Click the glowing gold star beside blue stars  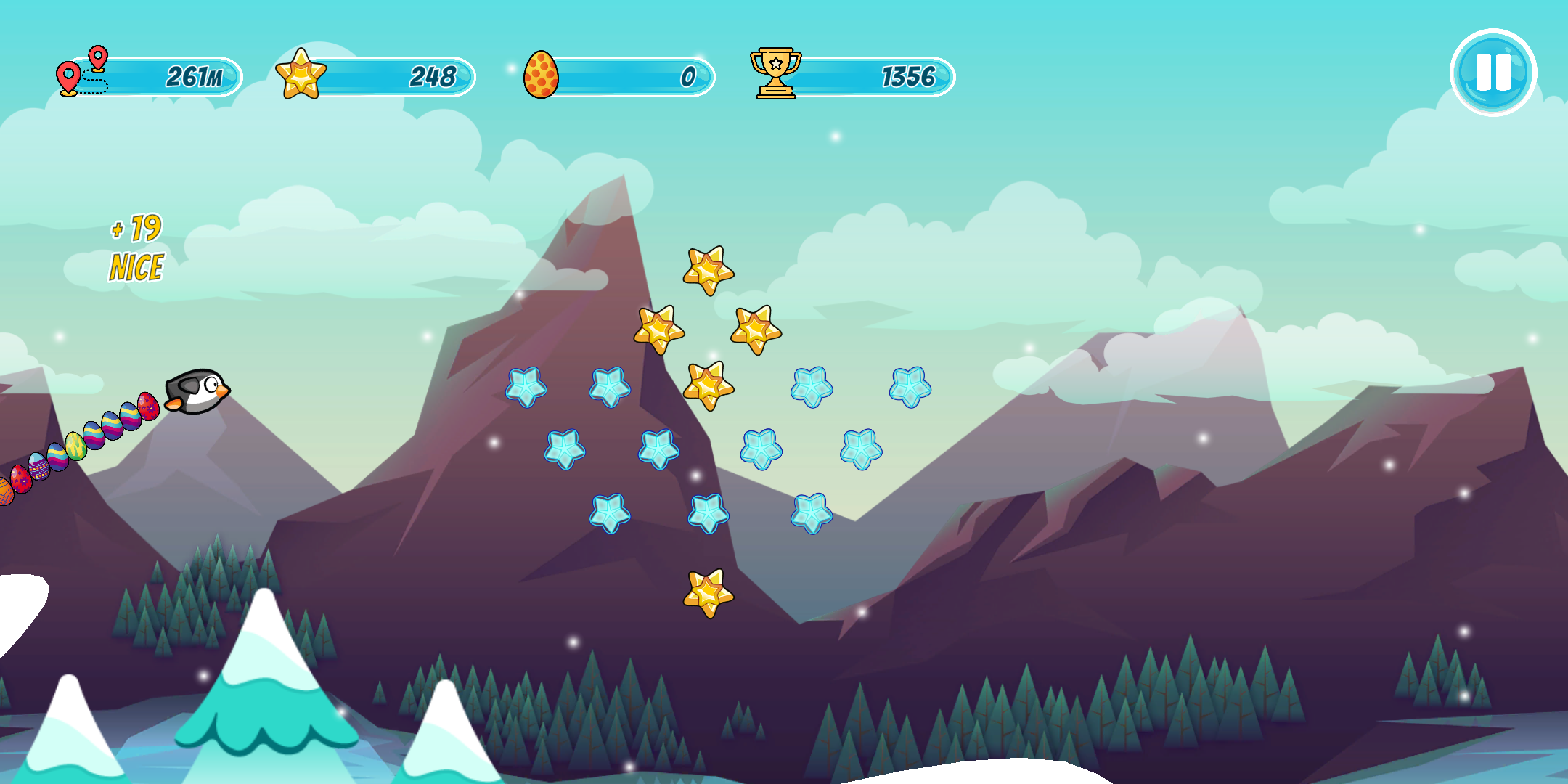pyautogui.click(x=707, y=383)
